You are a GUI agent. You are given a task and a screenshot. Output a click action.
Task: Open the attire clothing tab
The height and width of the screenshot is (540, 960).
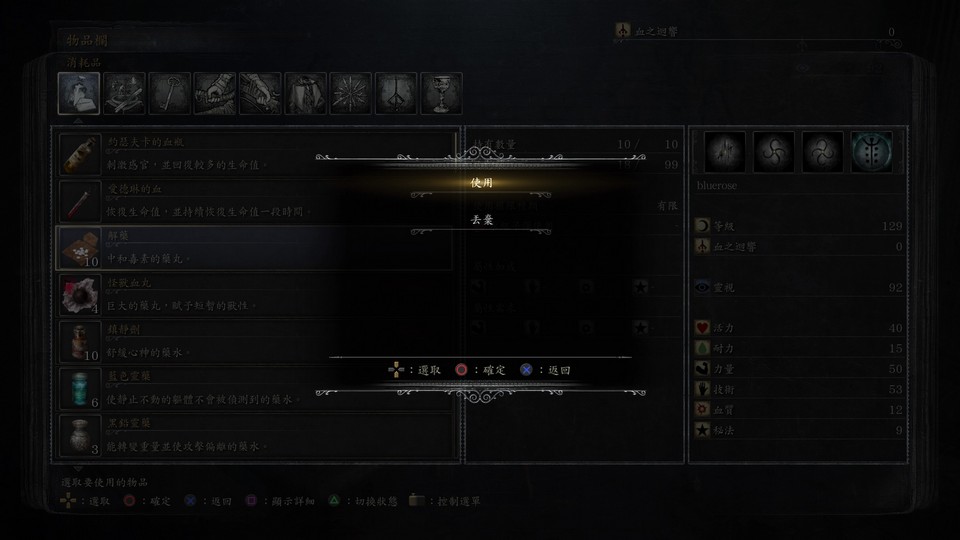(x=305, y=94)
